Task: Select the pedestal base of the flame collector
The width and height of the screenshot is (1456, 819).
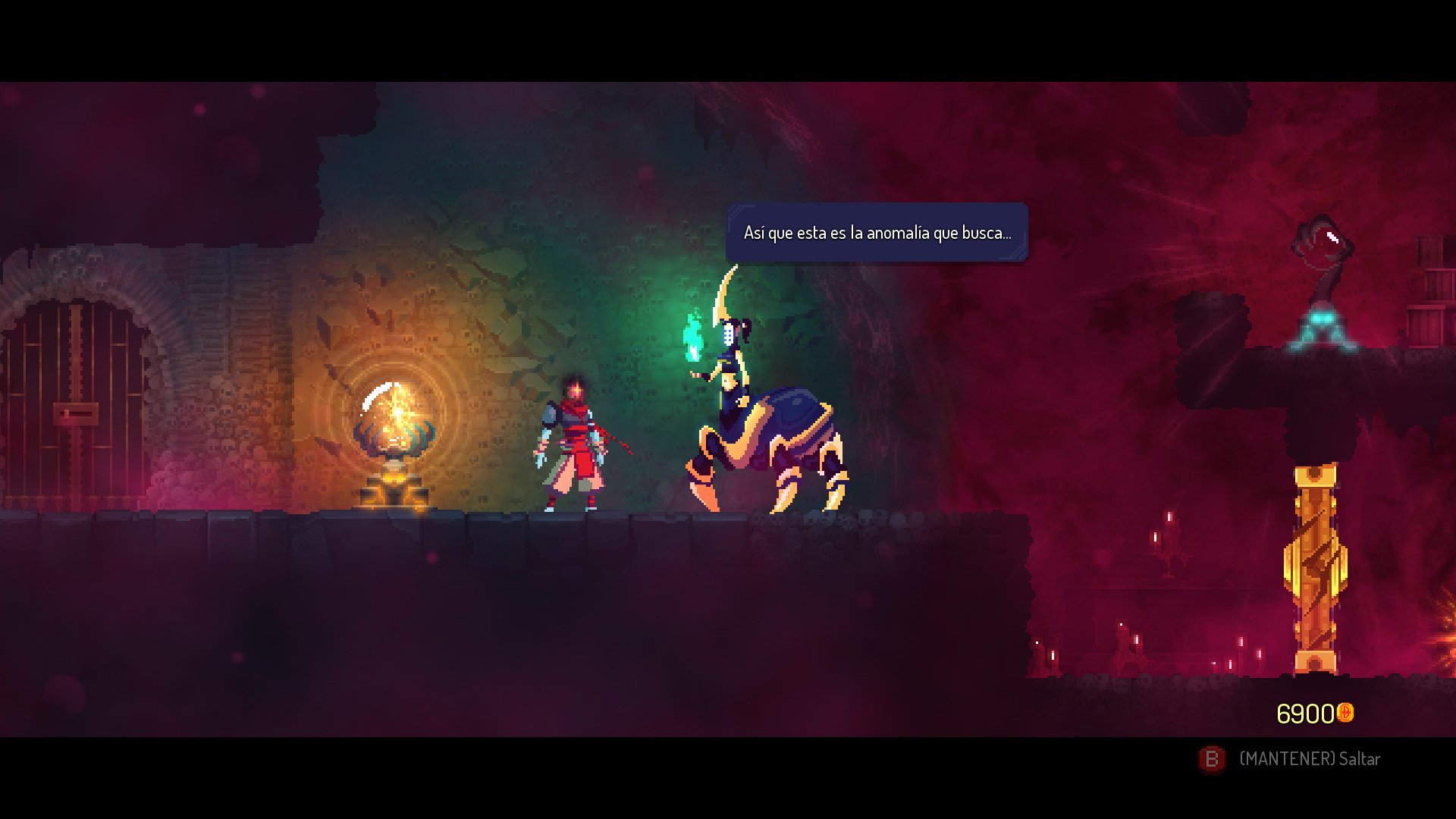Action: (x=395, y=489)
